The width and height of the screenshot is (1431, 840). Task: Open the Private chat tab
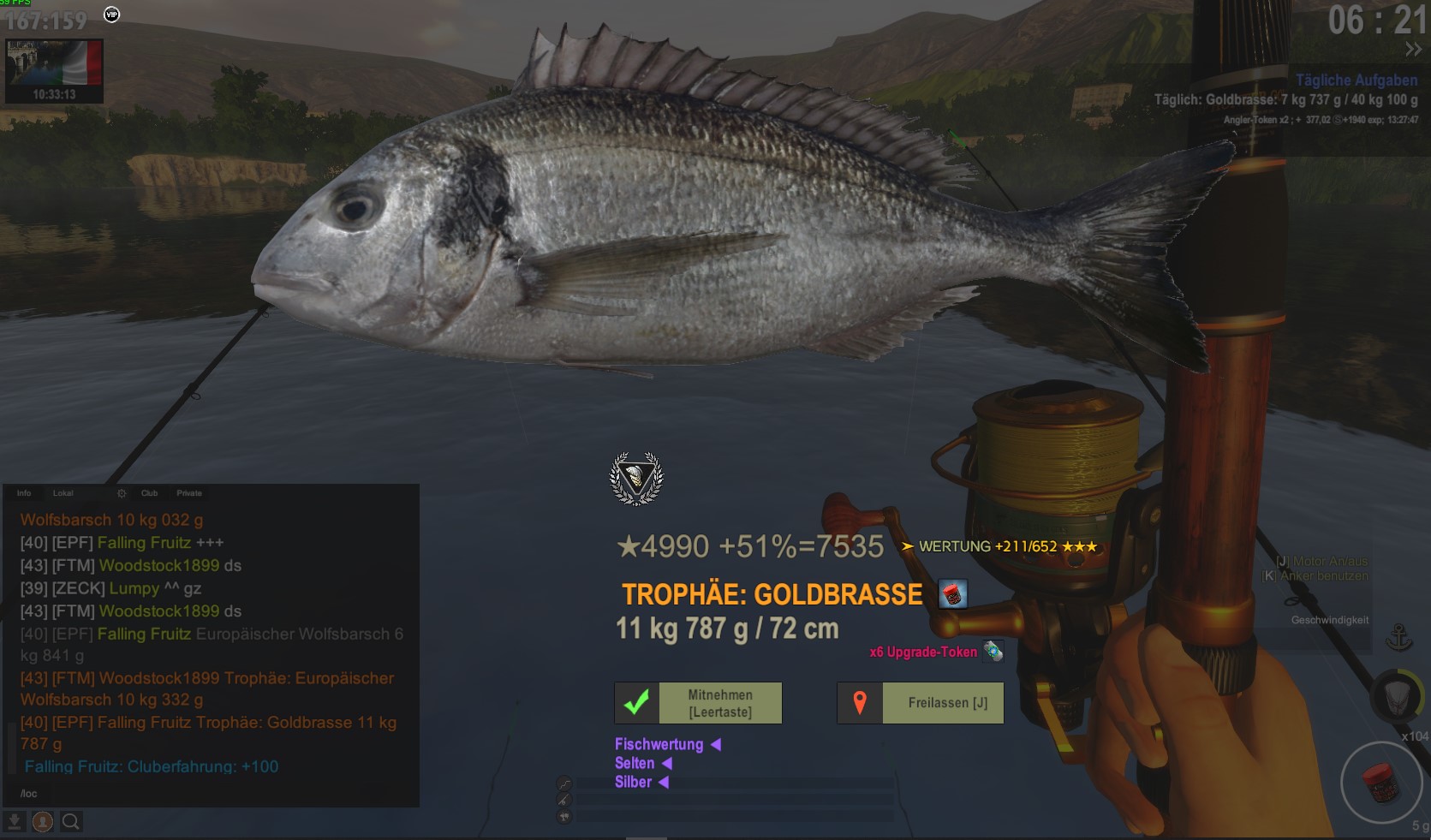(x=189, y=493)
